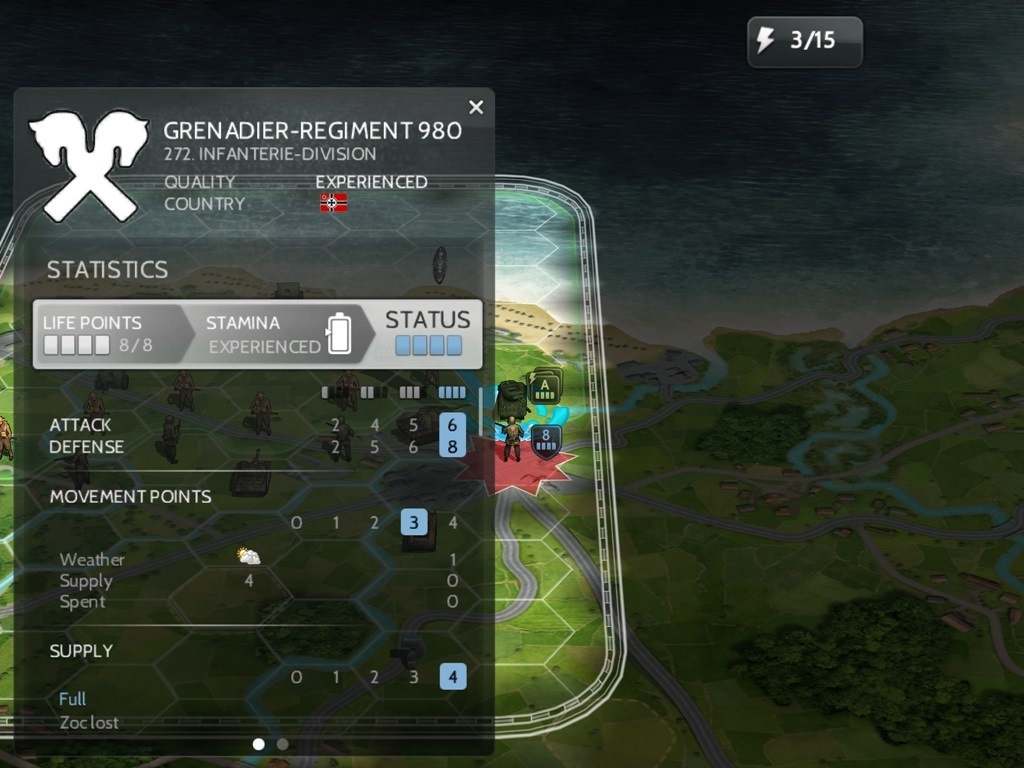Click the Status section in statistics bar
The image size is (1024, 768).
coord(428,333)
